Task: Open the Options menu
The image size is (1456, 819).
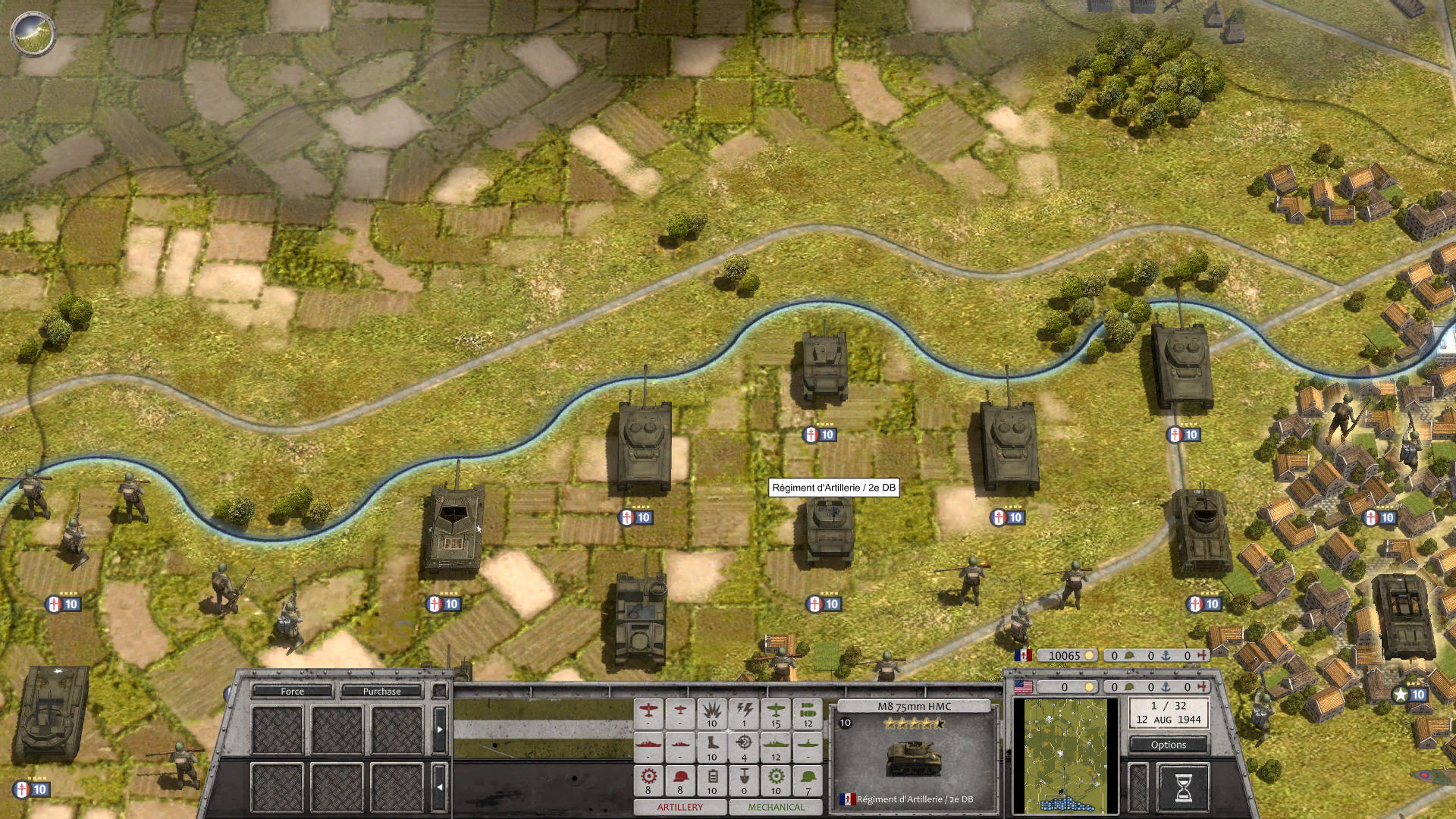Action: pyautogui.click(x=1168, y=745)
